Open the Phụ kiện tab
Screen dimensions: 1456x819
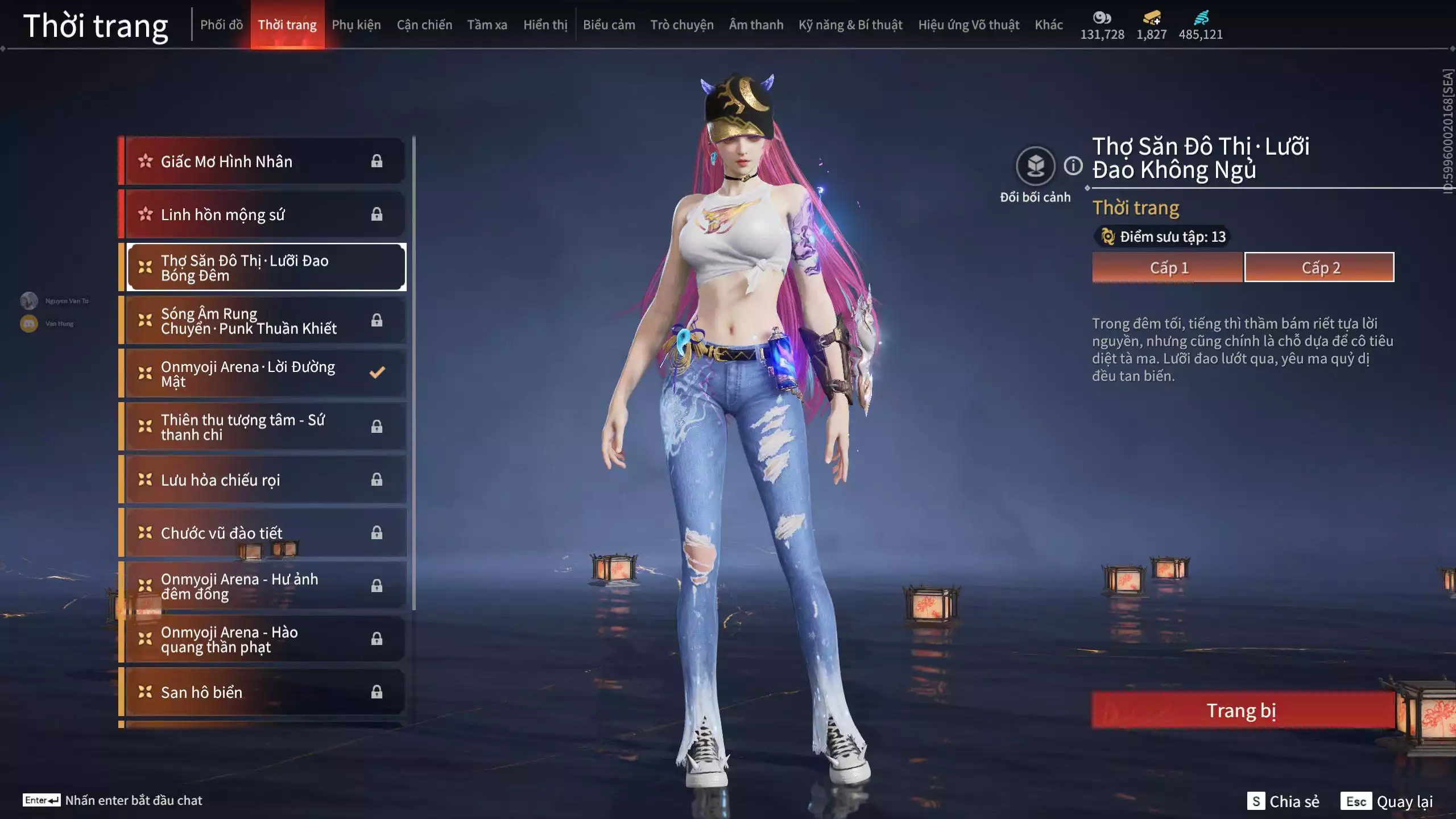tap(356, 25)
